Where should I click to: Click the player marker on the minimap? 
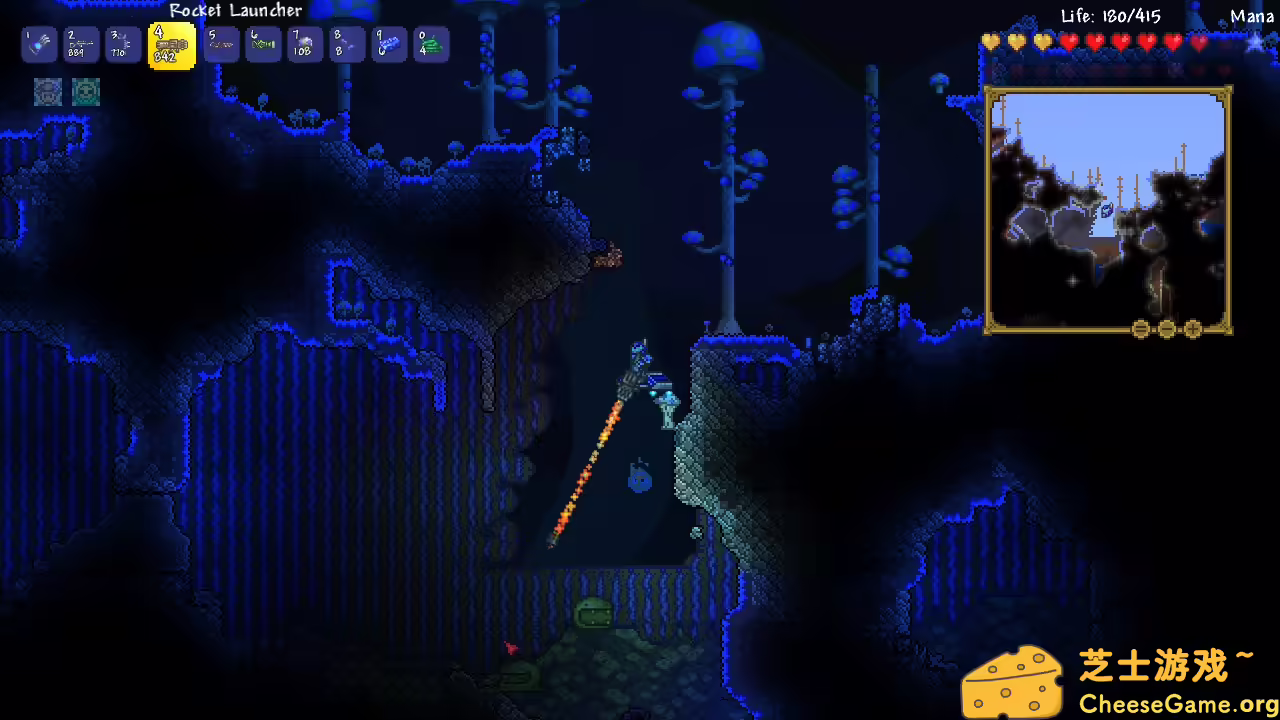1107,210
